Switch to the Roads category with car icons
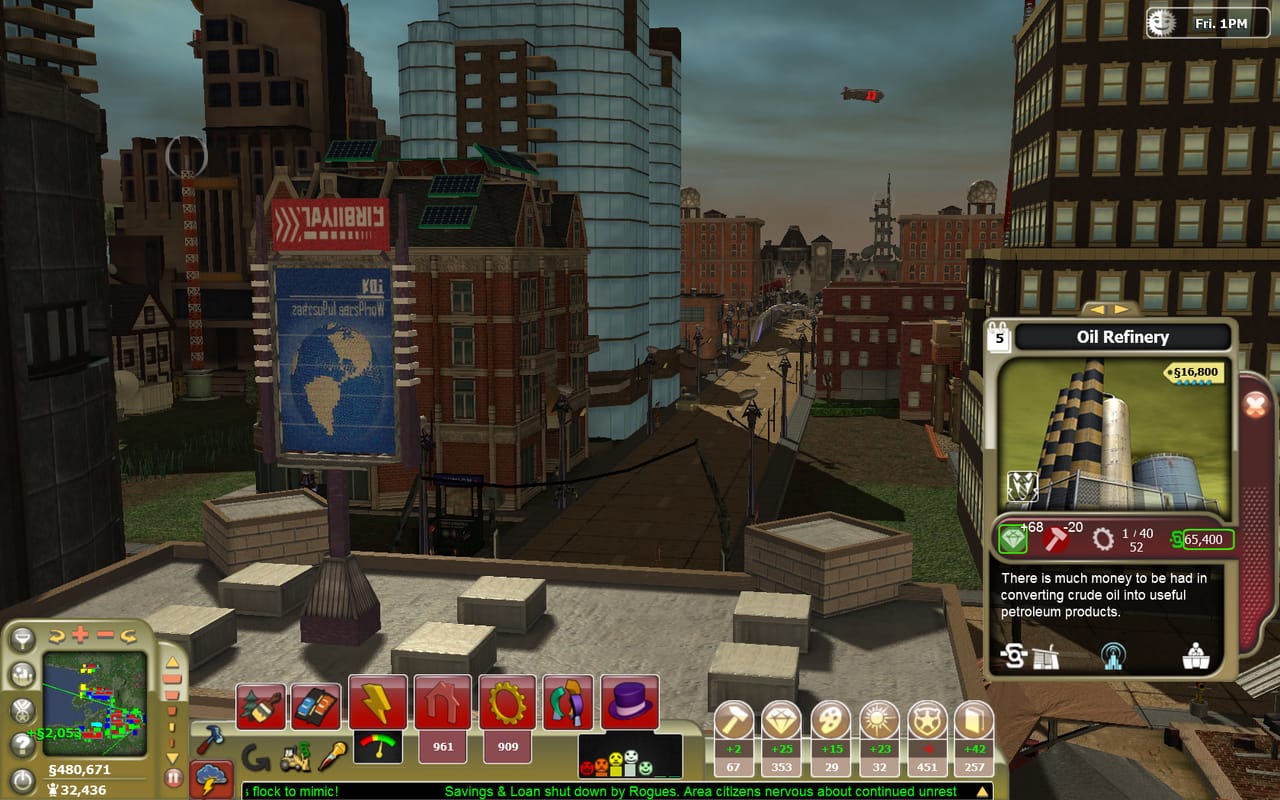Viewport: 1280px width, 800px height. [x=316, y=703]
